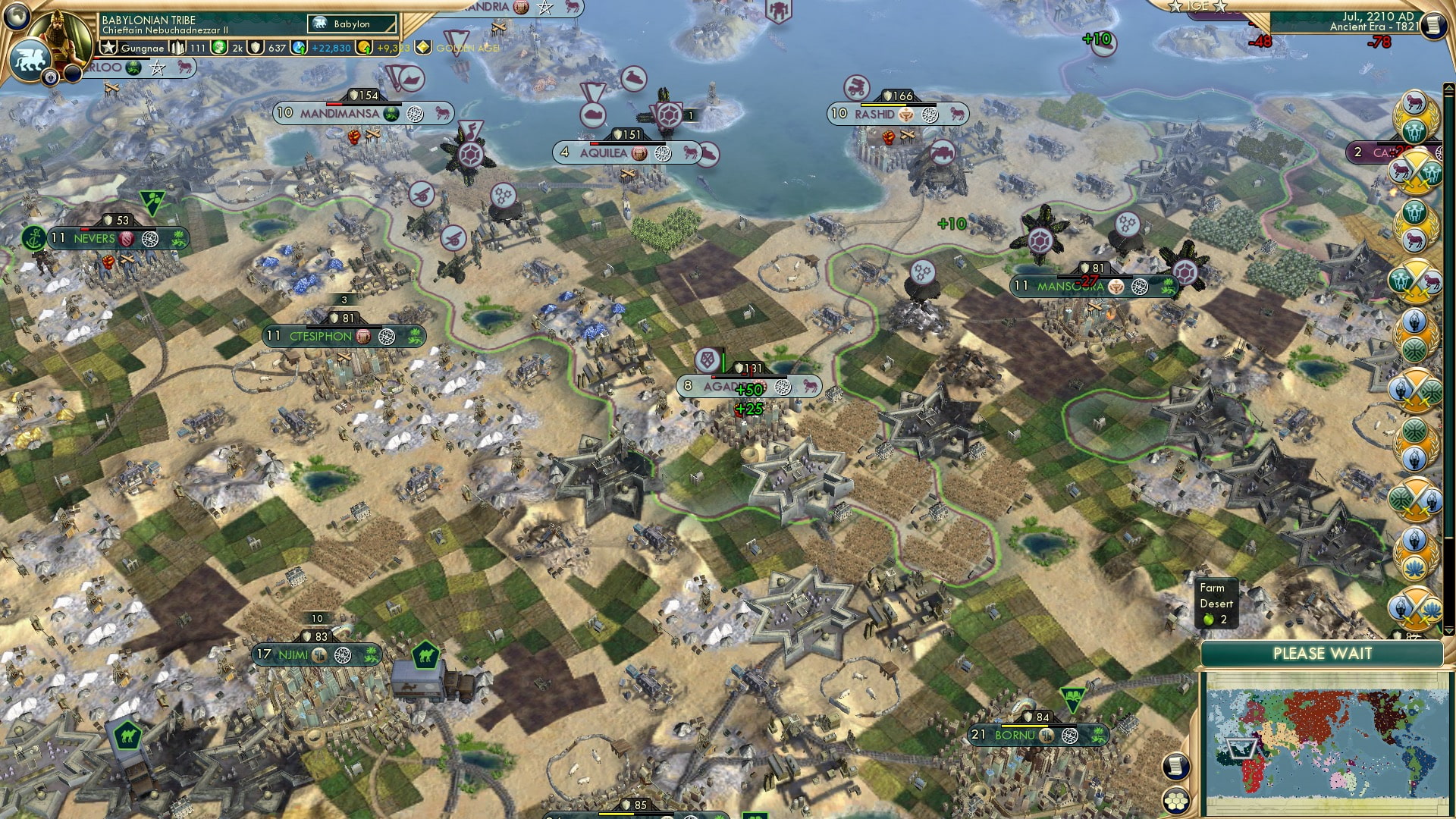Click the science beaker icon showing +22,830
Viewport: 1456px width, 819px height.
tap(297, 47)
